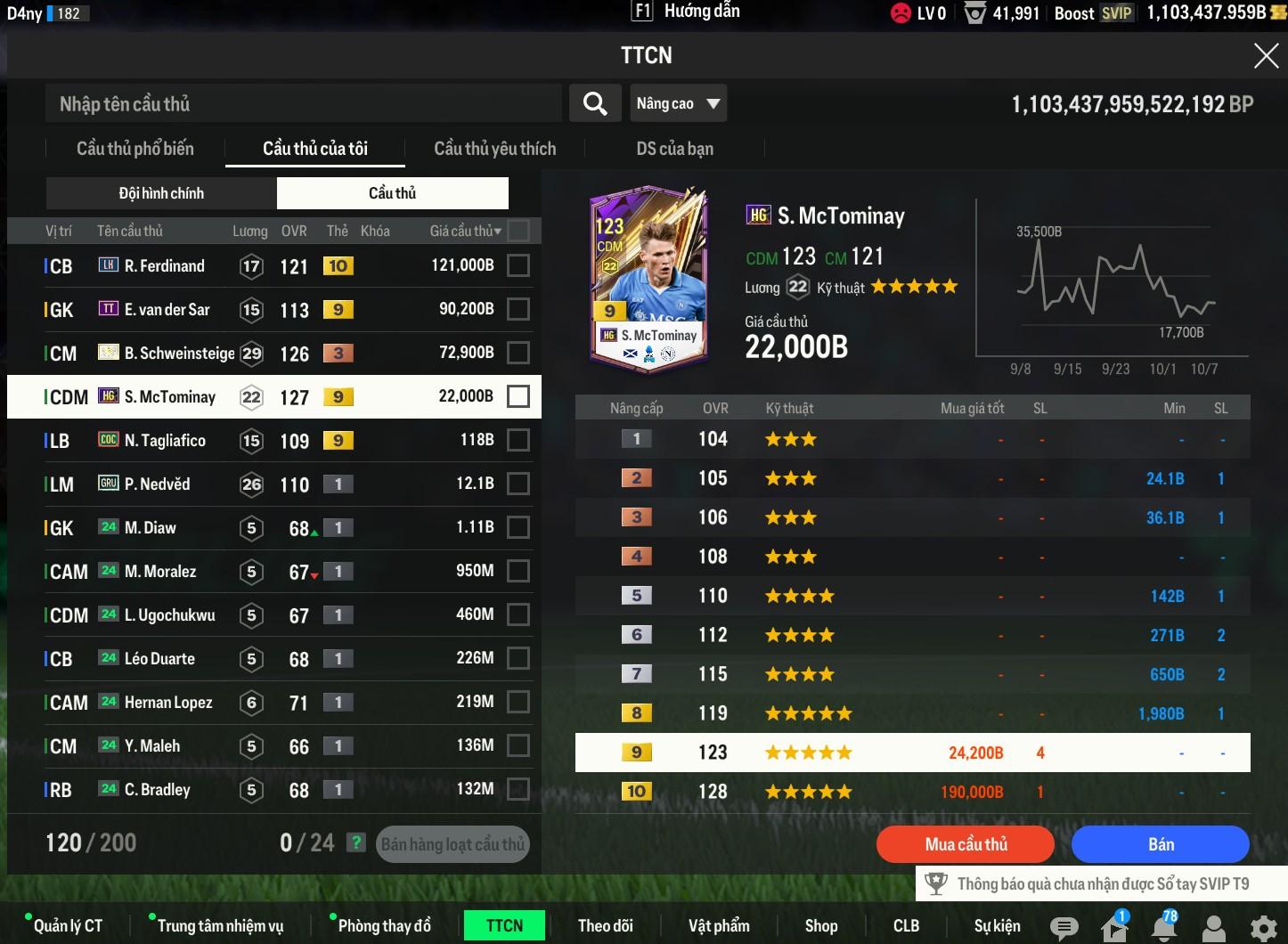Screen dimensions: 1288x944
Task: Click the blue Bán sell button
Action: coord(1160,844)
